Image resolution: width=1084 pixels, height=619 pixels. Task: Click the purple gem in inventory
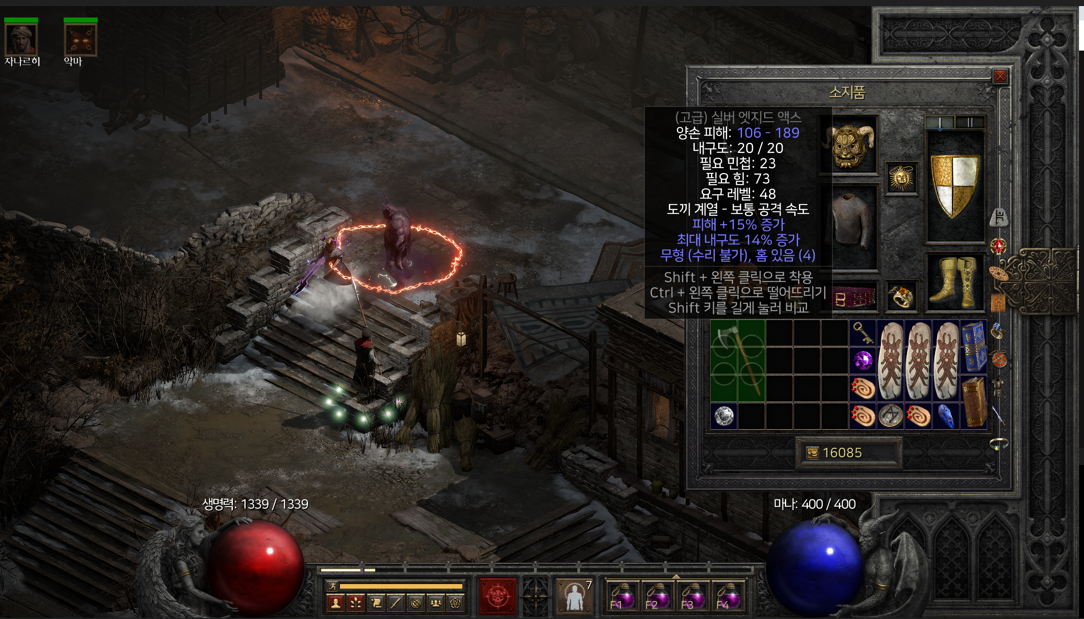pyautogui.click(x=863, y=361)
